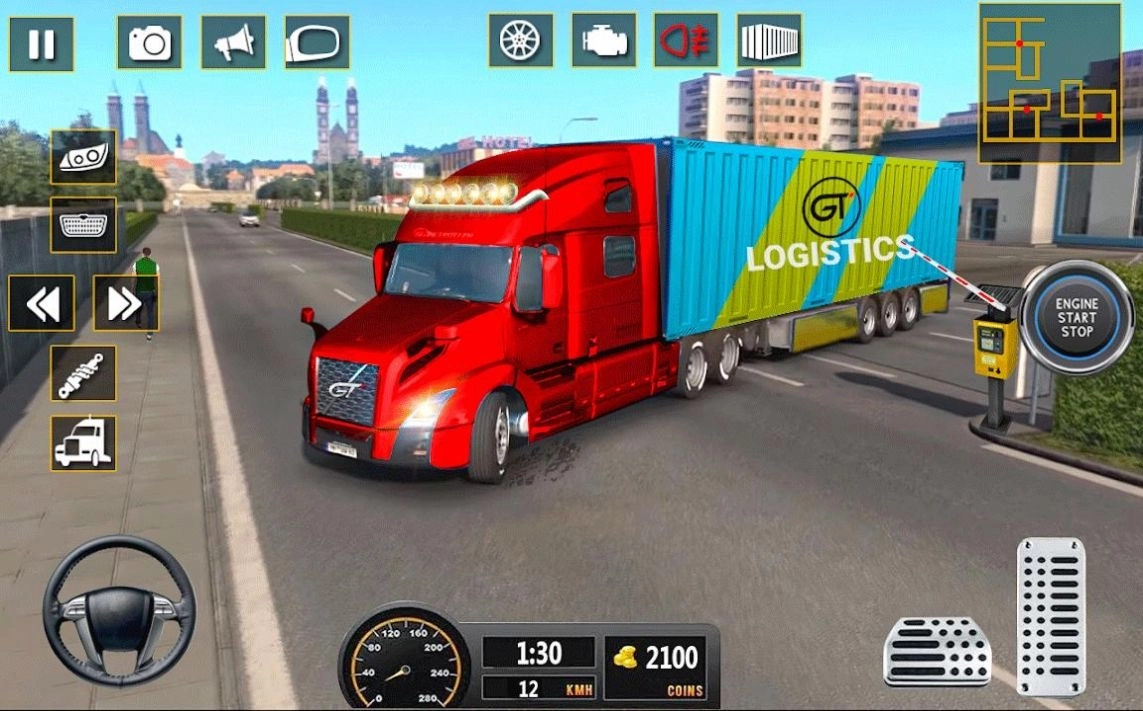
Task: Pause the game
Action: (42, 44)
